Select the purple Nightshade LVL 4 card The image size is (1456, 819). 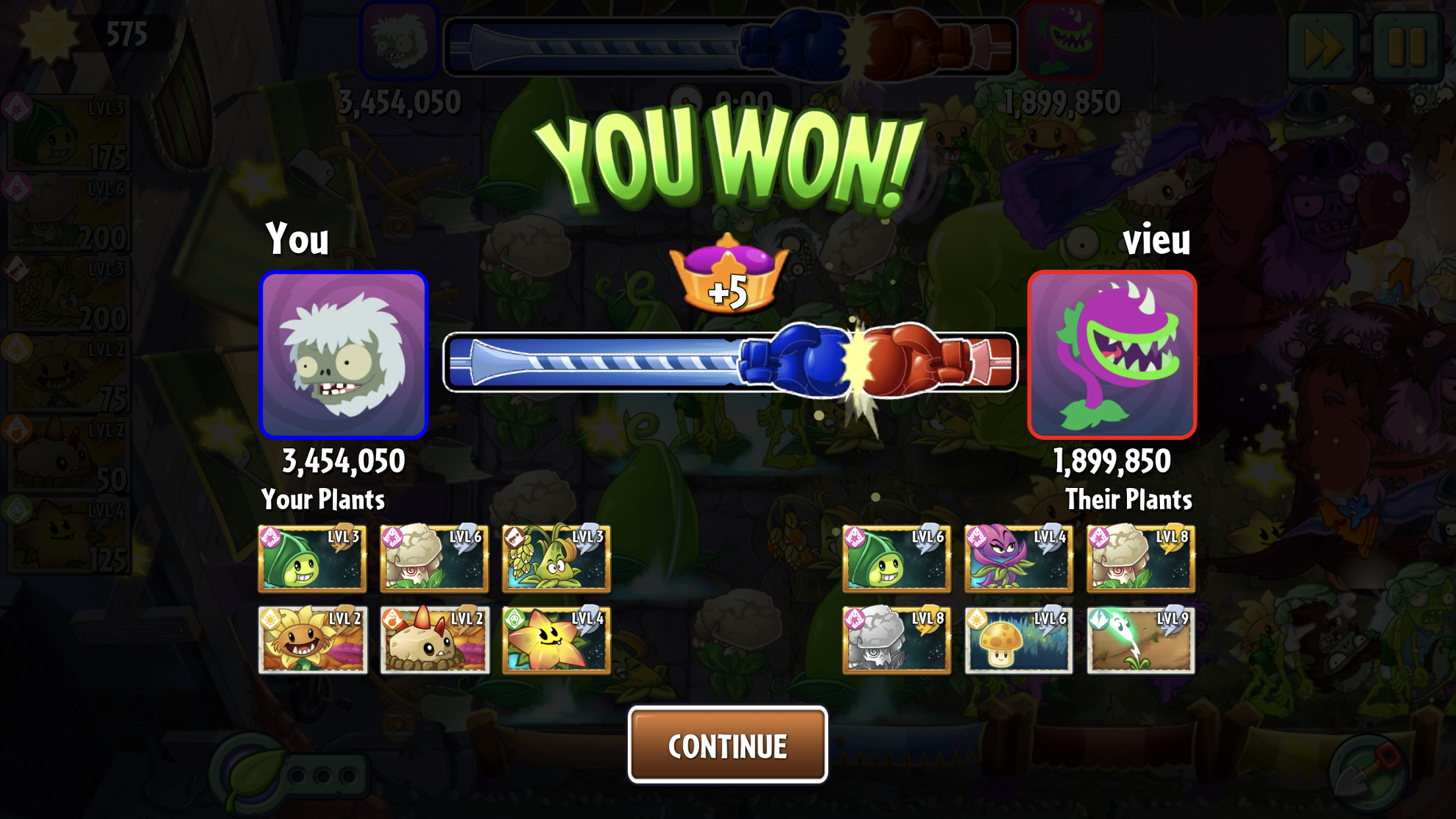[x=1018, y=559]
